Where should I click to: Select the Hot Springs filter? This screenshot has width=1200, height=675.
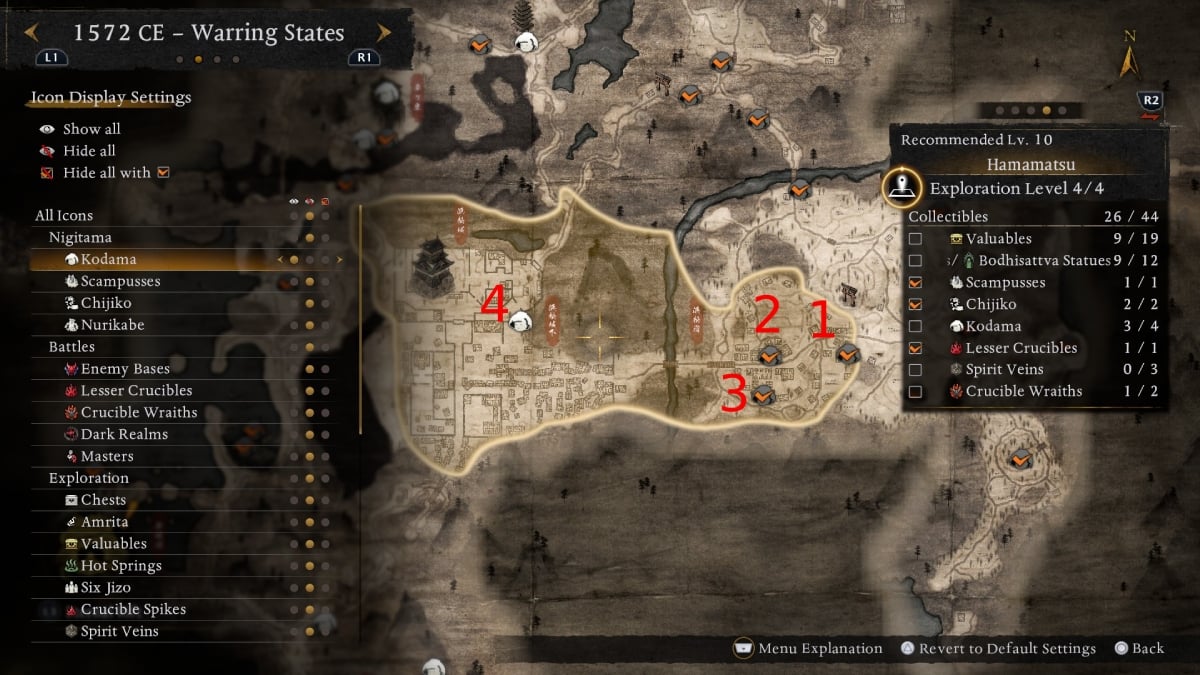[121, 565]
